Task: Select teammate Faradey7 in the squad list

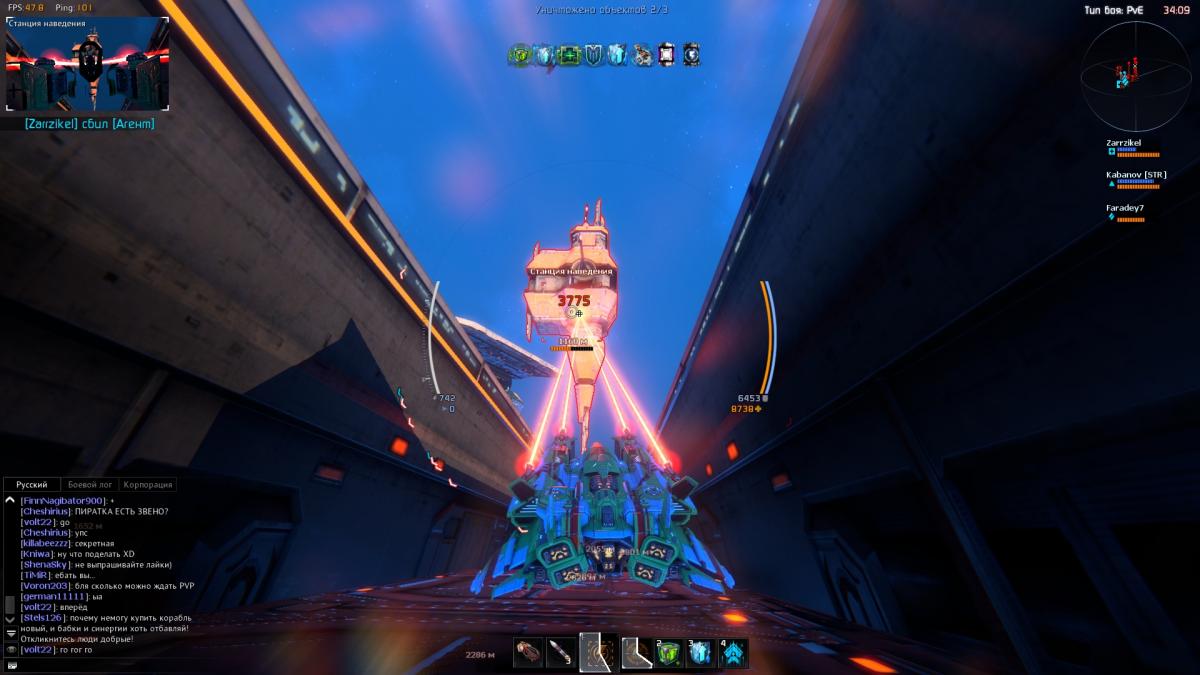Action: [1125, 208]
